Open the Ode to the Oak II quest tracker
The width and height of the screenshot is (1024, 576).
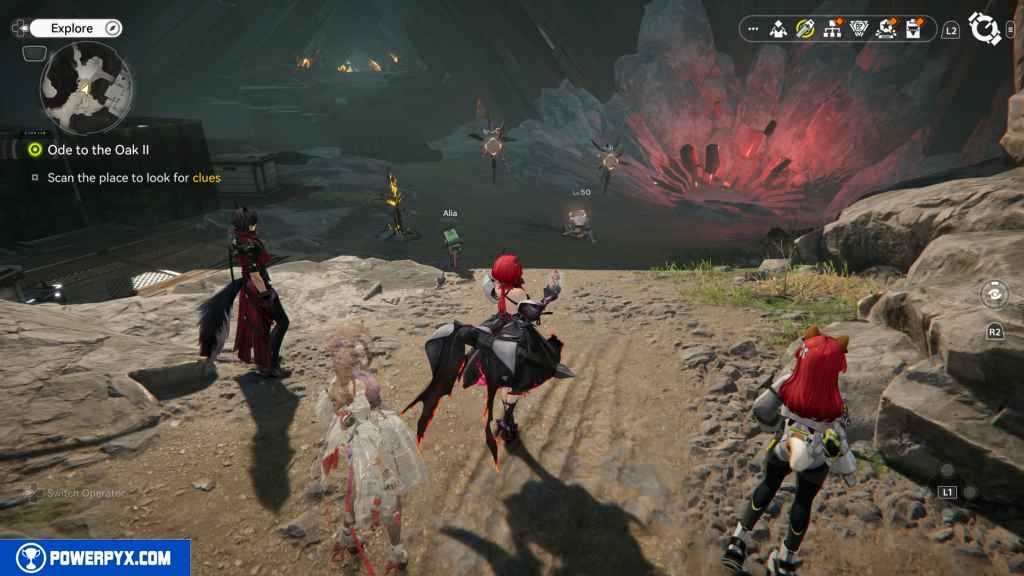(98, 149)
